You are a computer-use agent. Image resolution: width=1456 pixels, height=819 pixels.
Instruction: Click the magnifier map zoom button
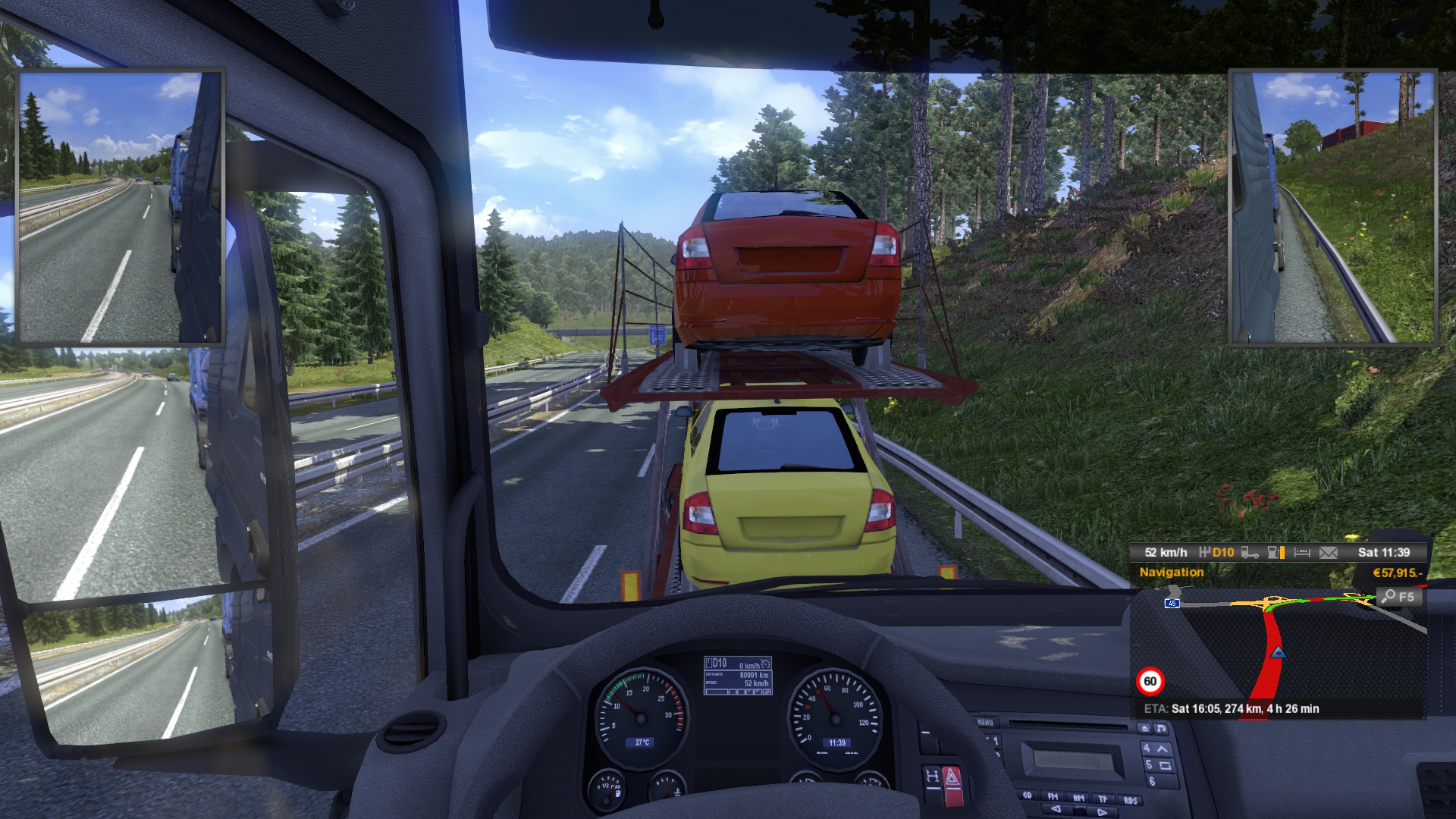pyautogui.click(x=1398, y=597)
